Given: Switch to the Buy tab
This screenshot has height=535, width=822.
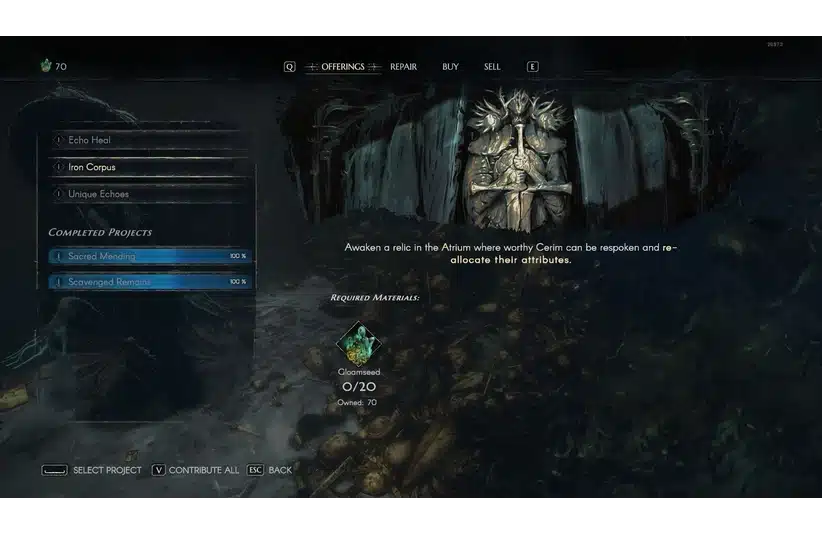Looking at the screenshot, I should (x=450, y=67).
